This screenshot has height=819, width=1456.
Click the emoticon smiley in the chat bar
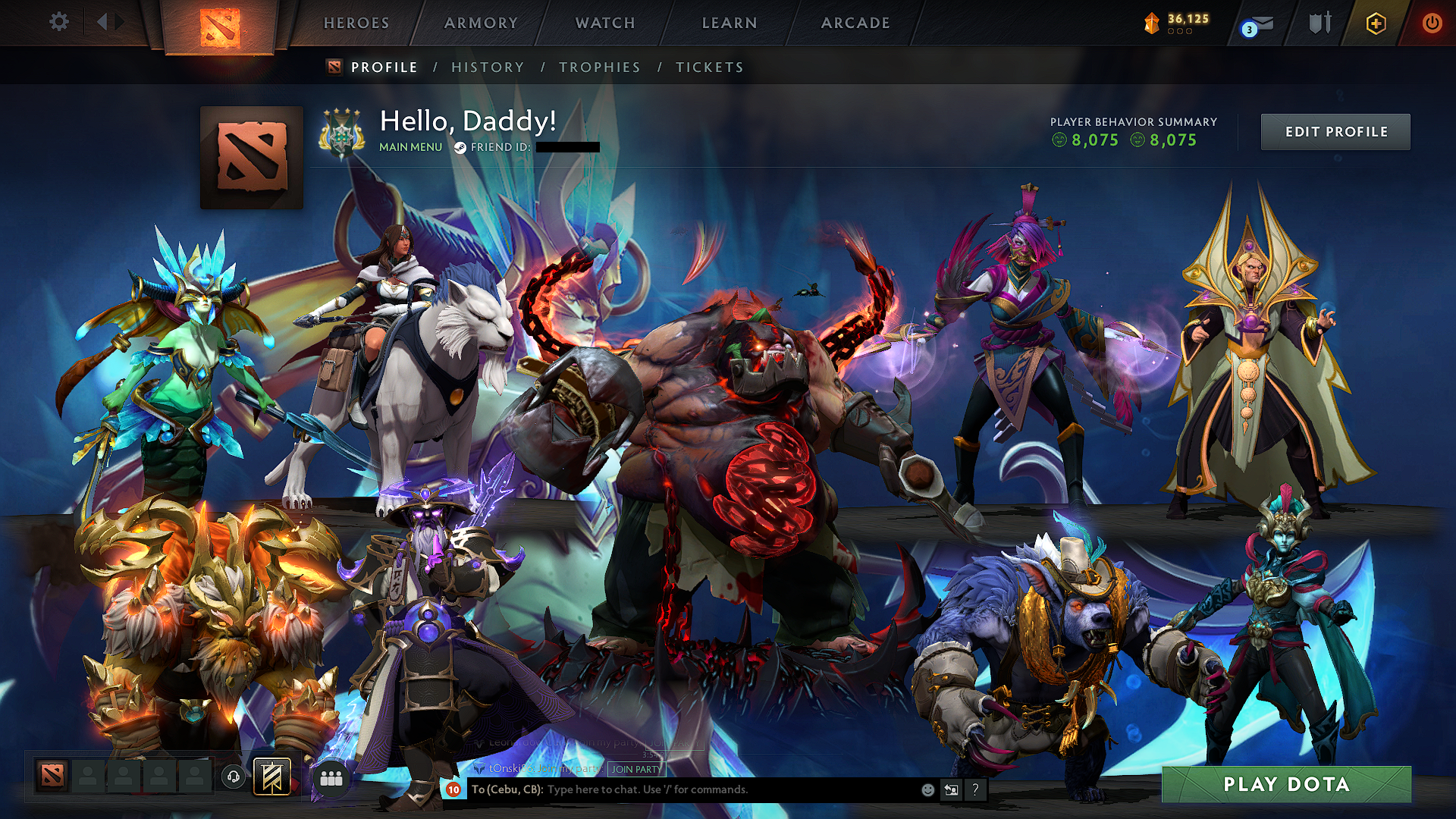[927, 789]
